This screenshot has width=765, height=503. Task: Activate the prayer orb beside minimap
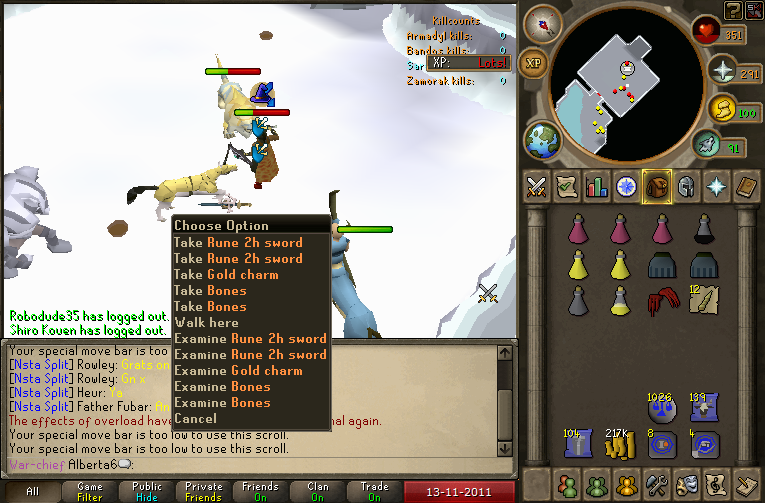point(723,70)
